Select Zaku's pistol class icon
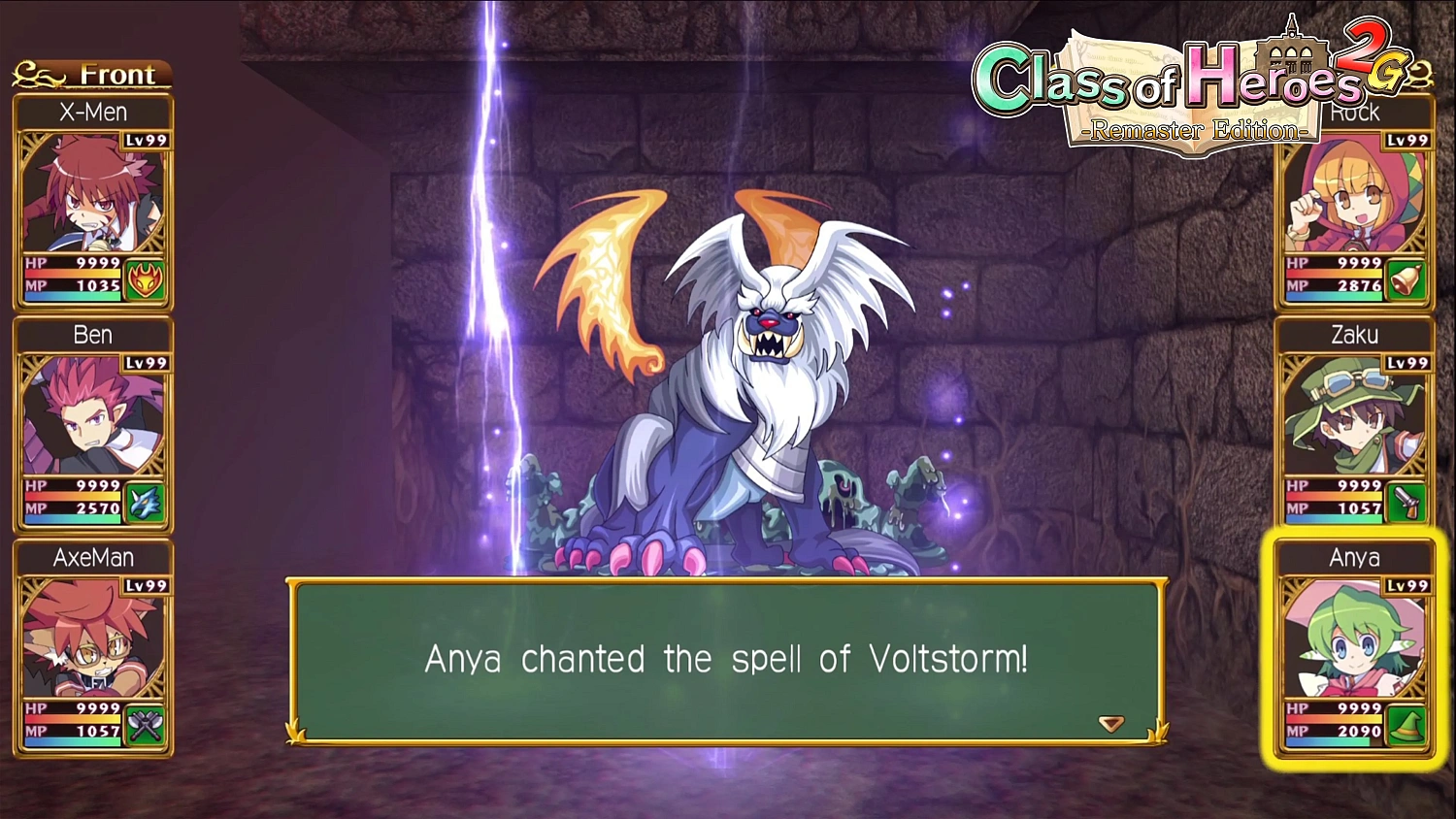 coord(1406,504)
